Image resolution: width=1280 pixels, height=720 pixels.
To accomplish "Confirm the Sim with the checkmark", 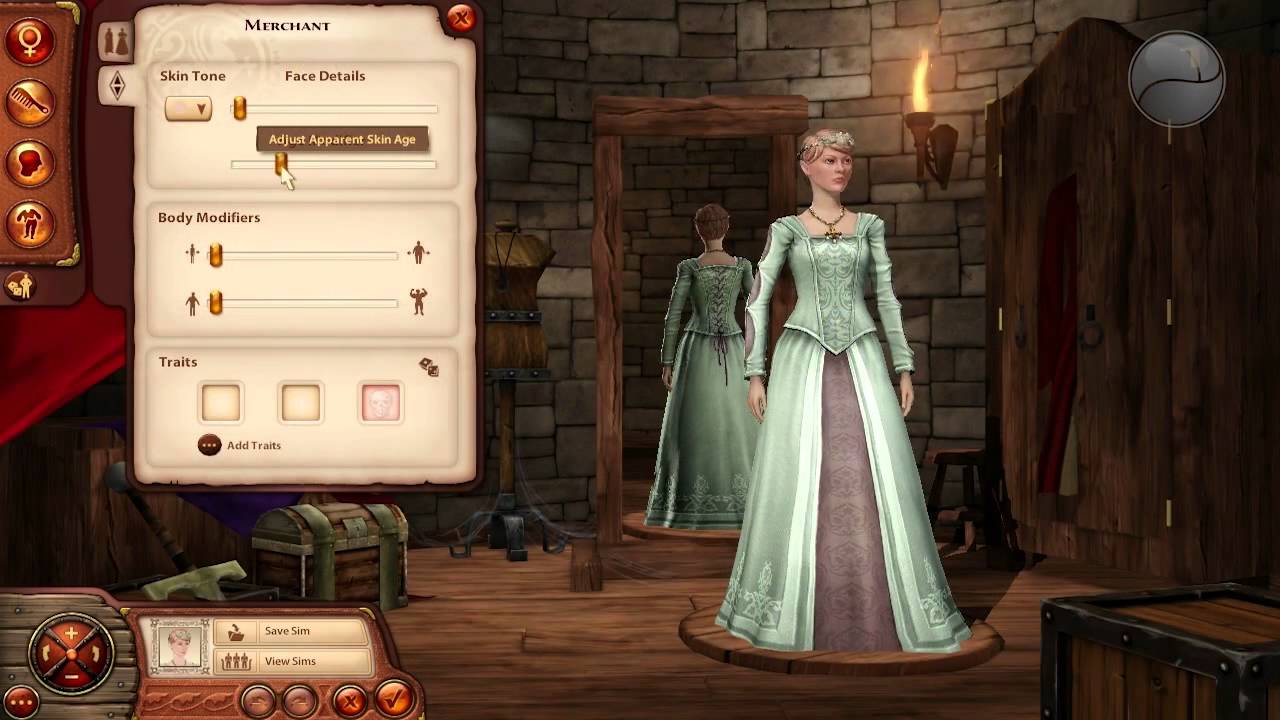I will (x=394, y=697).
